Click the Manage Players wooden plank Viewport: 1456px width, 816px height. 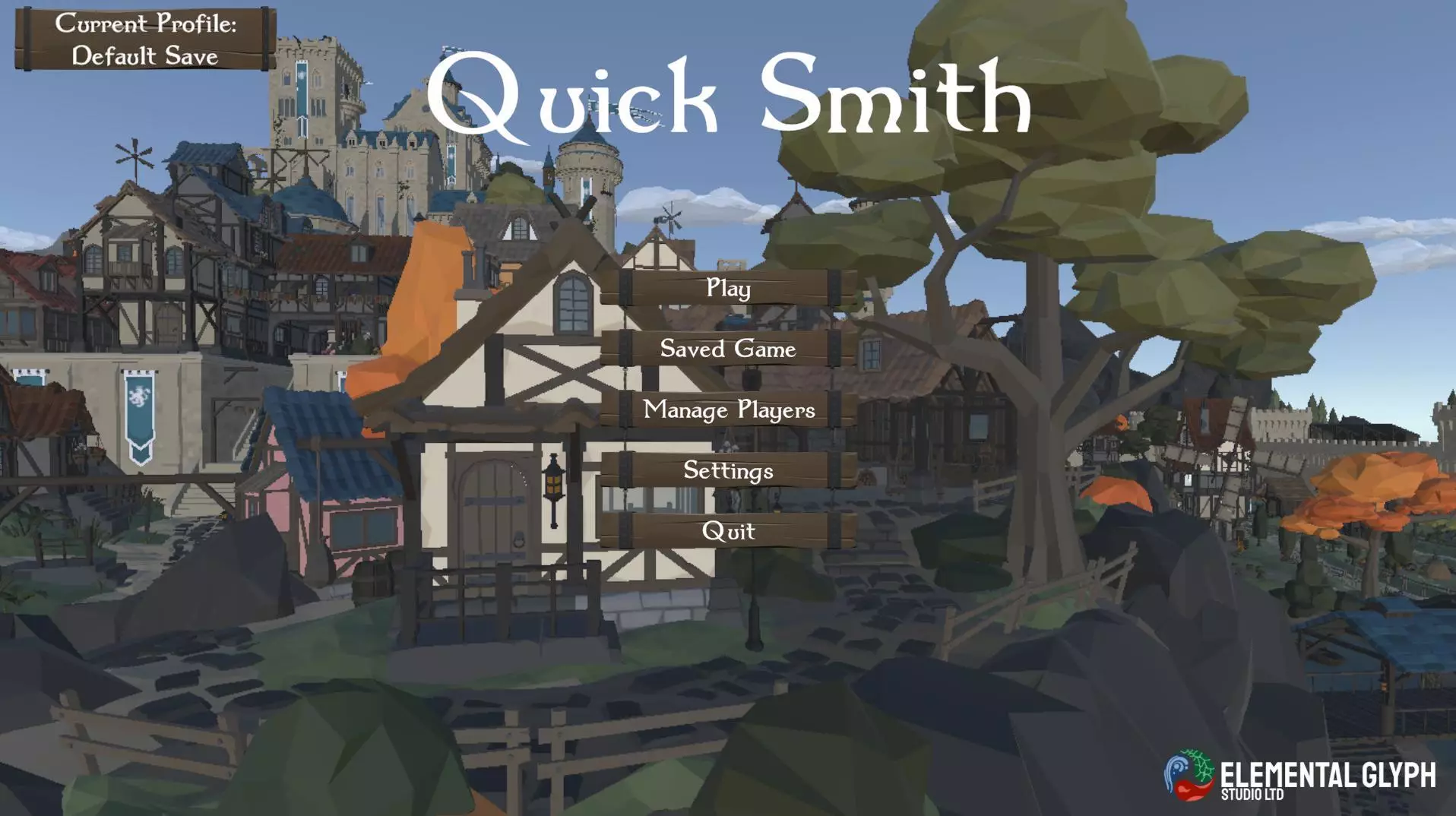point(727,410)
